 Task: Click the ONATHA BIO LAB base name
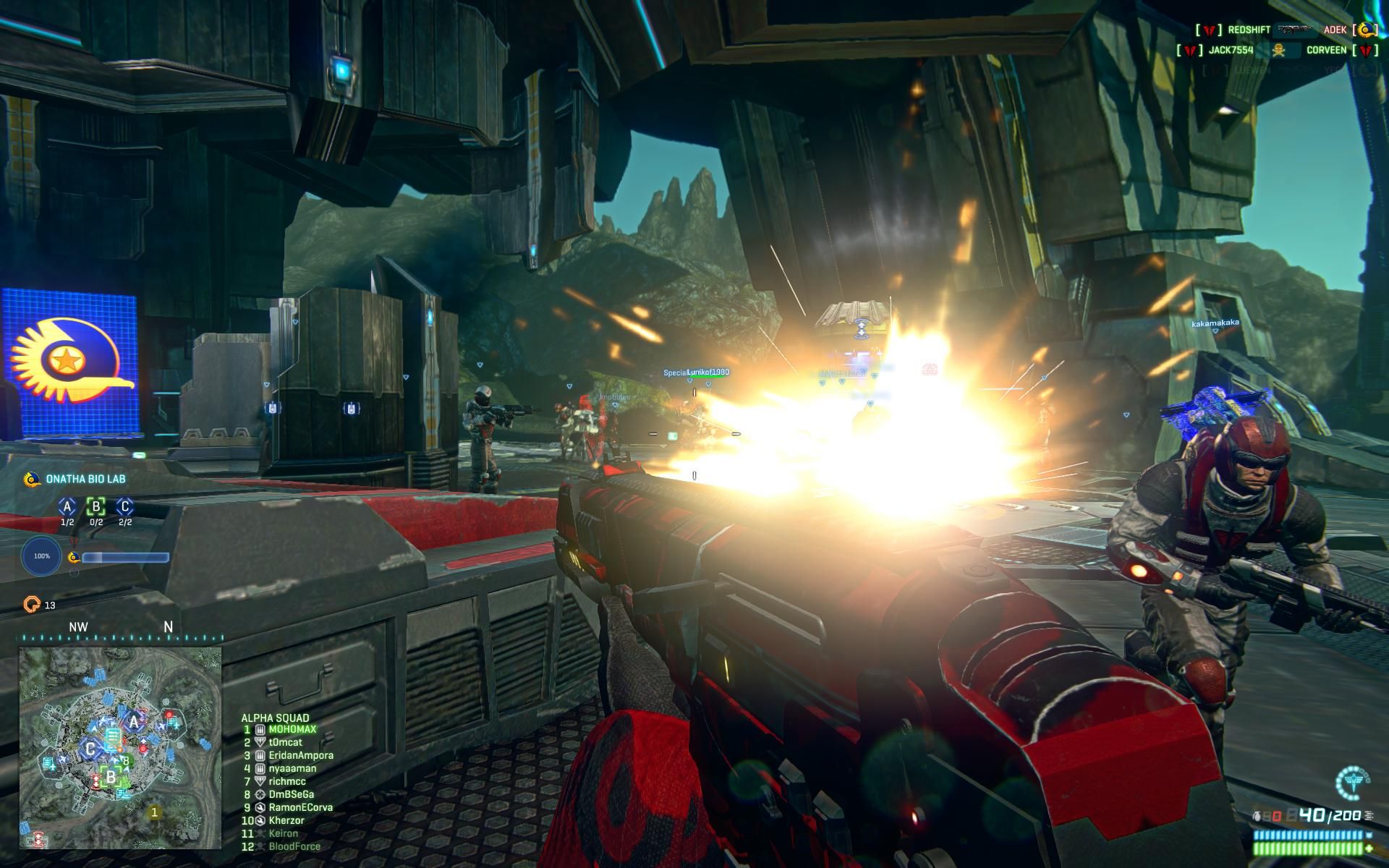(x=85, y=478)
